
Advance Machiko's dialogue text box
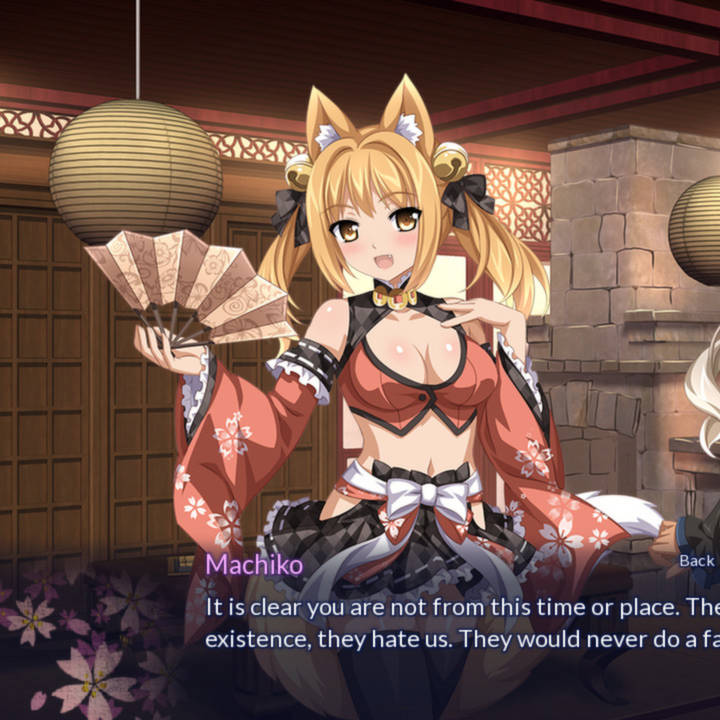pyautogui.click(x=460, y=622)
